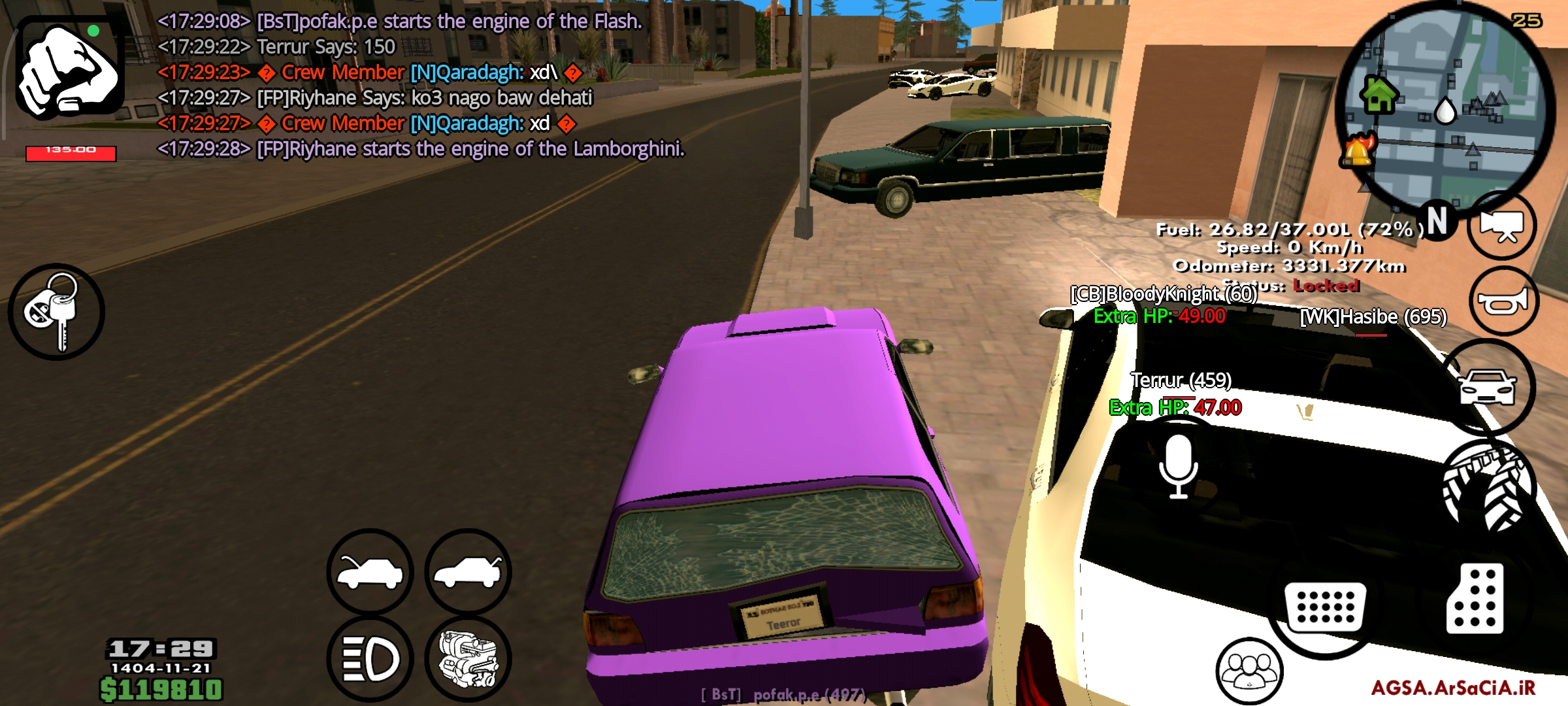Viewport: 1568px width, 706px height.
Task: Tap the vehicle keys lock icon
Action: click(57, 312)
